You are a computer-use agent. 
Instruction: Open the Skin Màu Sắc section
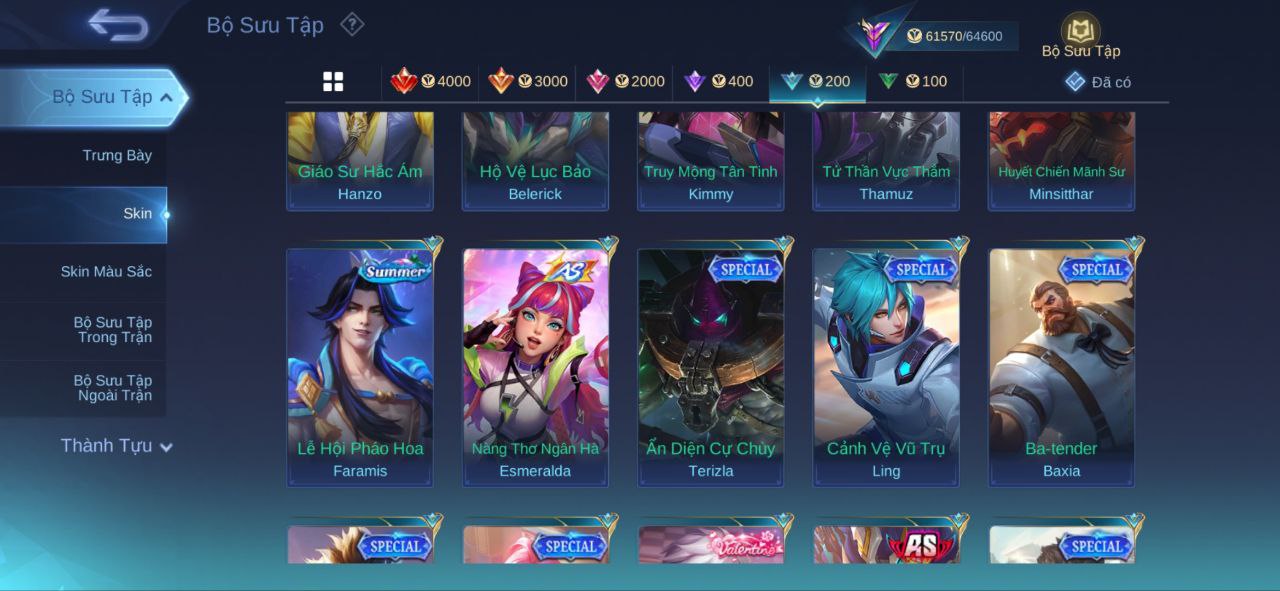pos(106,272)
